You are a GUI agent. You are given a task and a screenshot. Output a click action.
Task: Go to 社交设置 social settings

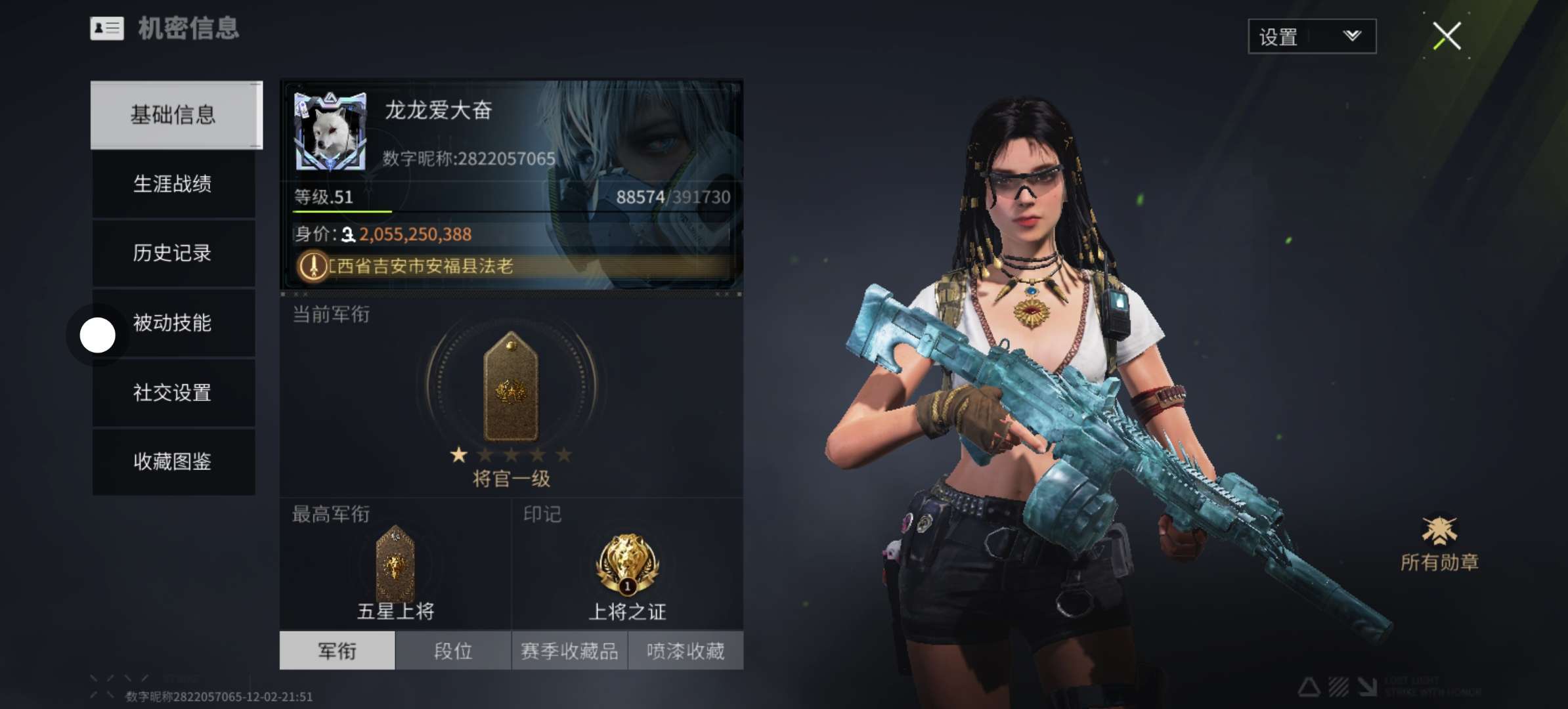[x=173, y=393]
